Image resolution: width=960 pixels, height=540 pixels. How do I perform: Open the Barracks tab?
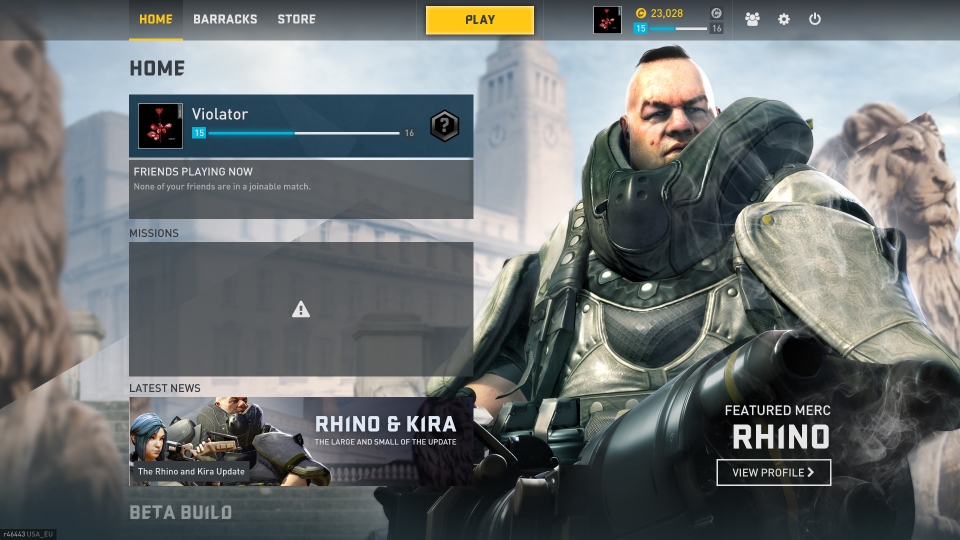tap(225, 19)
